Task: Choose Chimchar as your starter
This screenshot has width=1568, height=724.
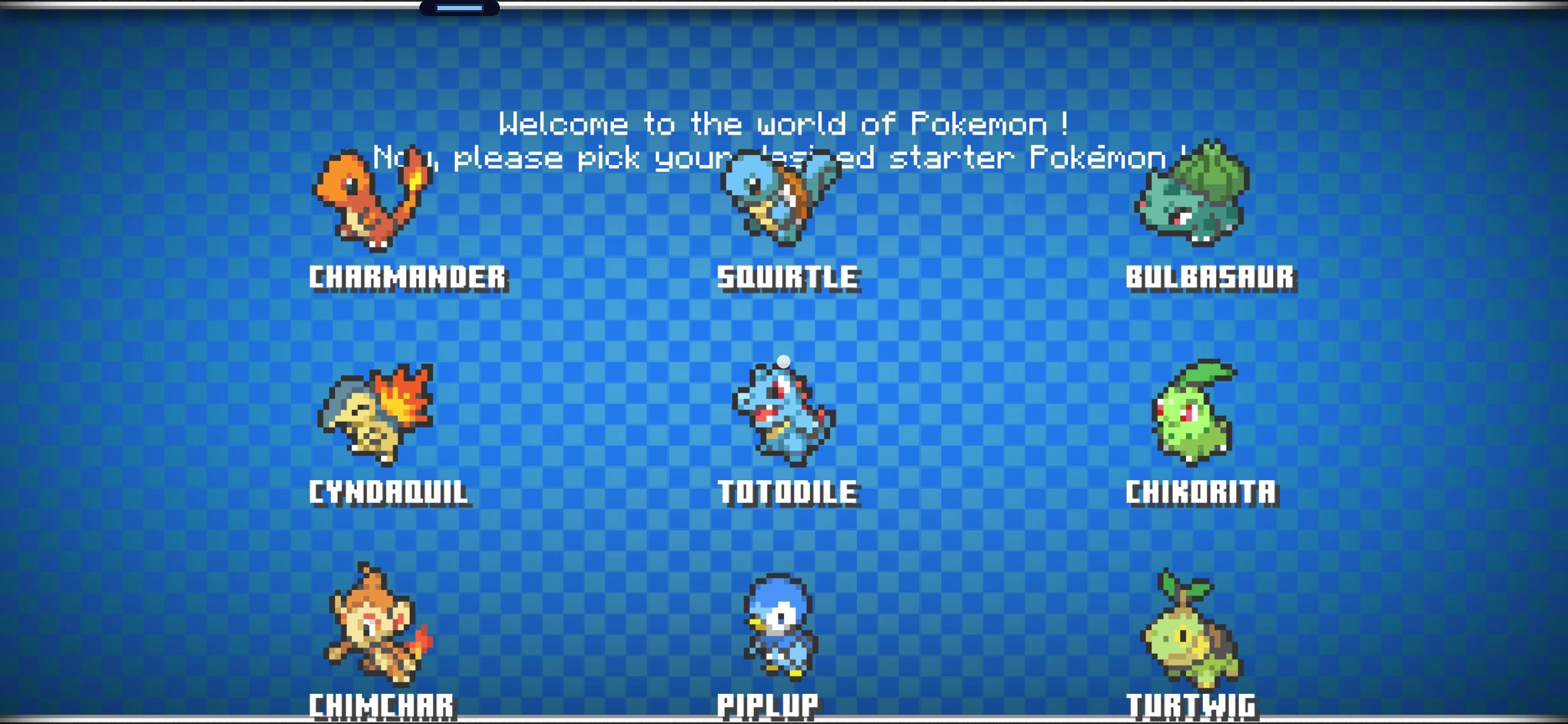Action: tap(377, 627)
